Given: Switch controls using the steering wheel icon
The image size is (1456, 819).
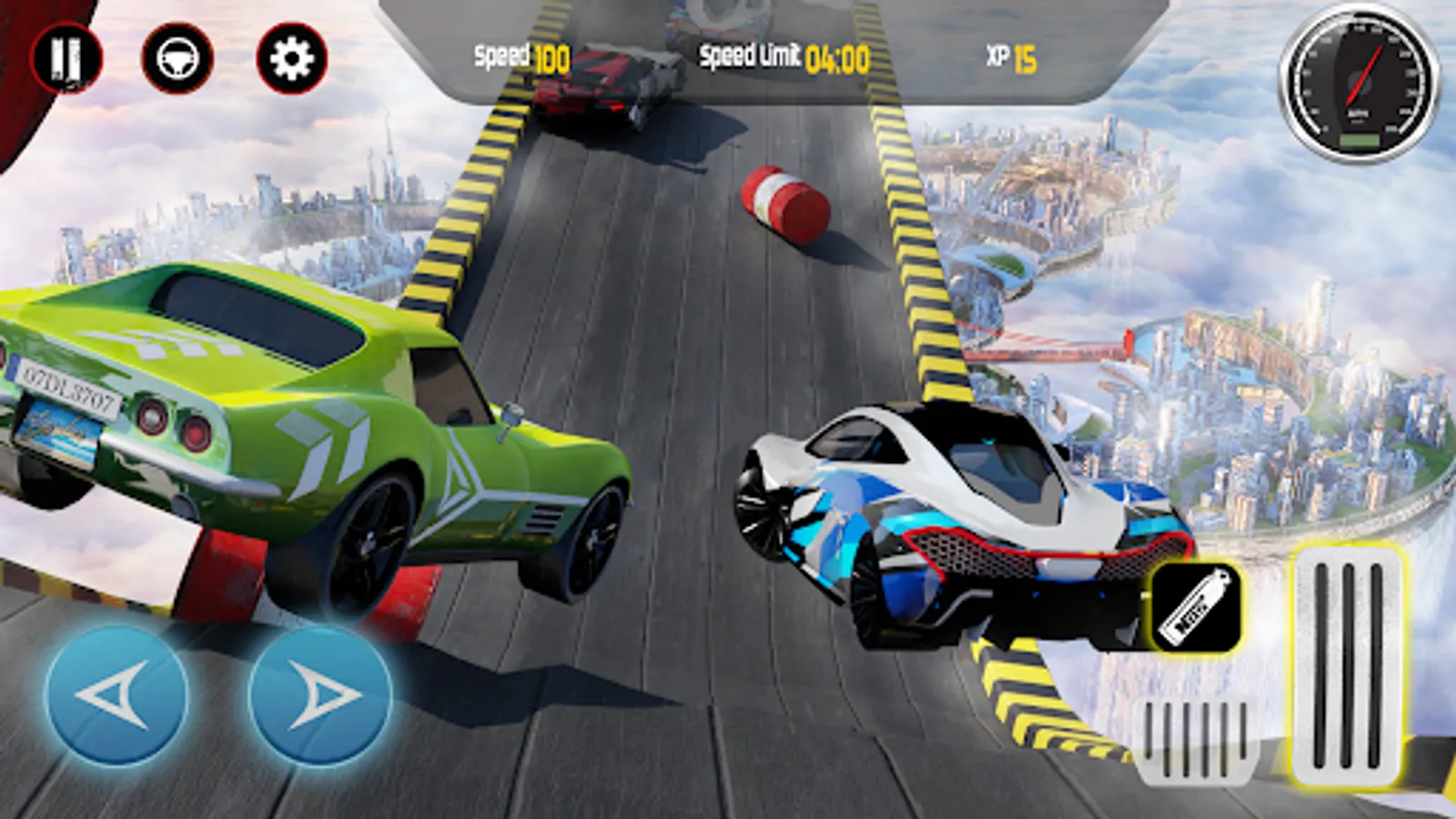Looking at the screenshot, I should 177,59.
